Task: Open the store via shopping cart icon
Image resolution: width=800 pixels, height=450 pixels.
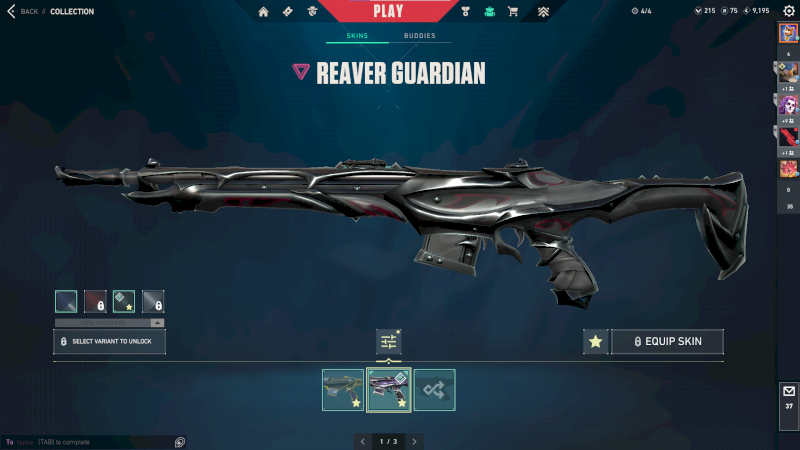Action: point(513,12)
